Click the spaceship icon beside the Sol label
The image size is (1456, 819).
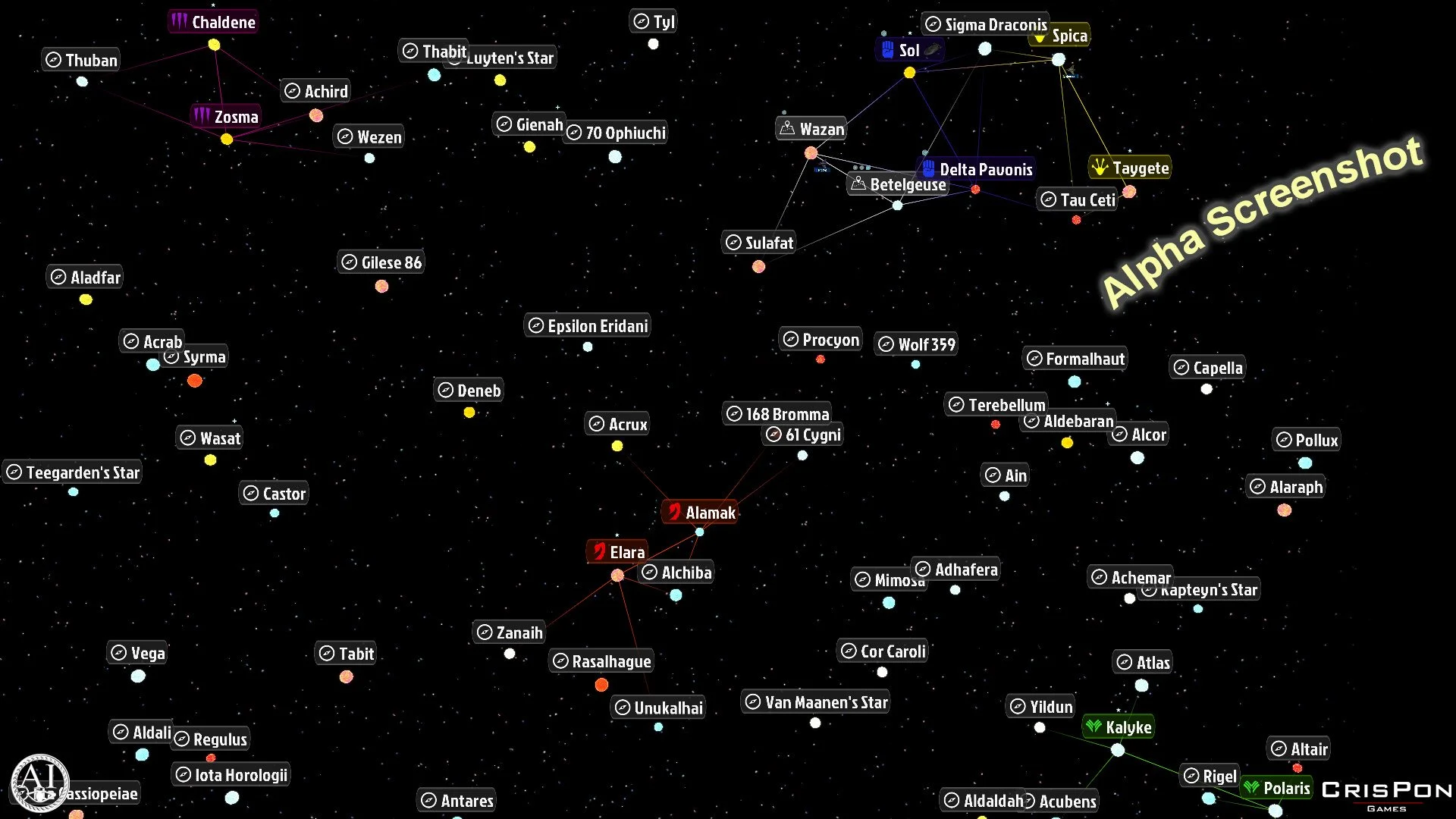930,49
